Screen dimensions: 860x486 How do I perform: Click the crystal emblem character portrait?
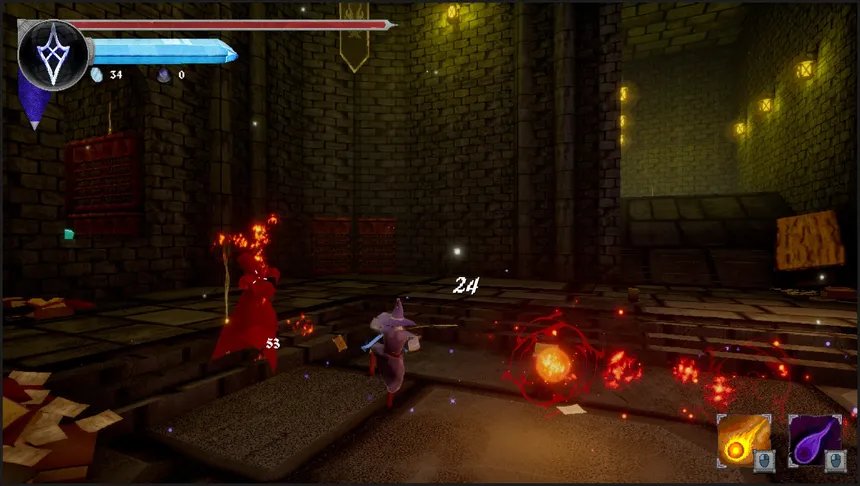tap(53, 54)
